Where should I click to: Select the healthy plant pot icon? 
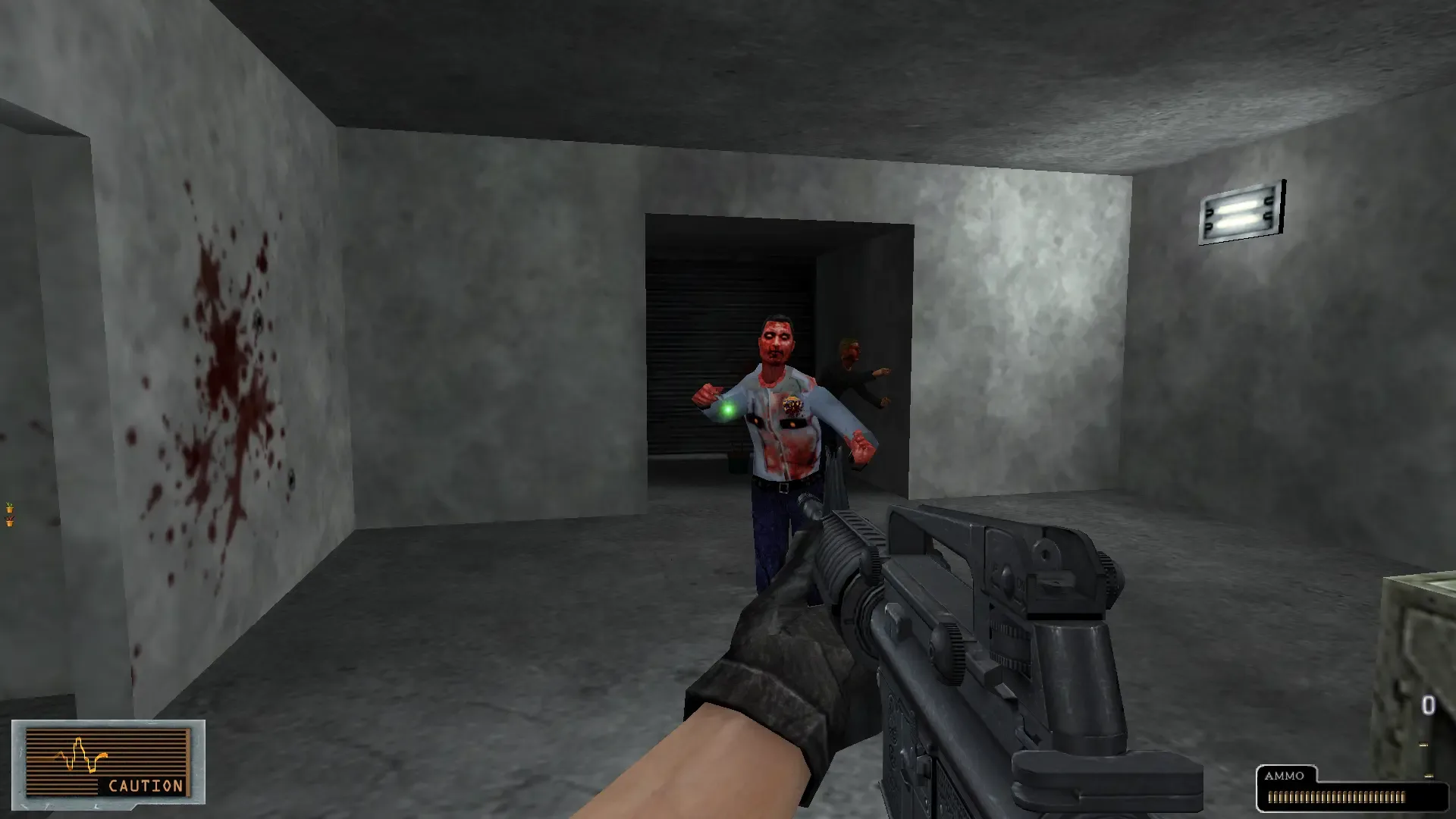pos(10,508)
